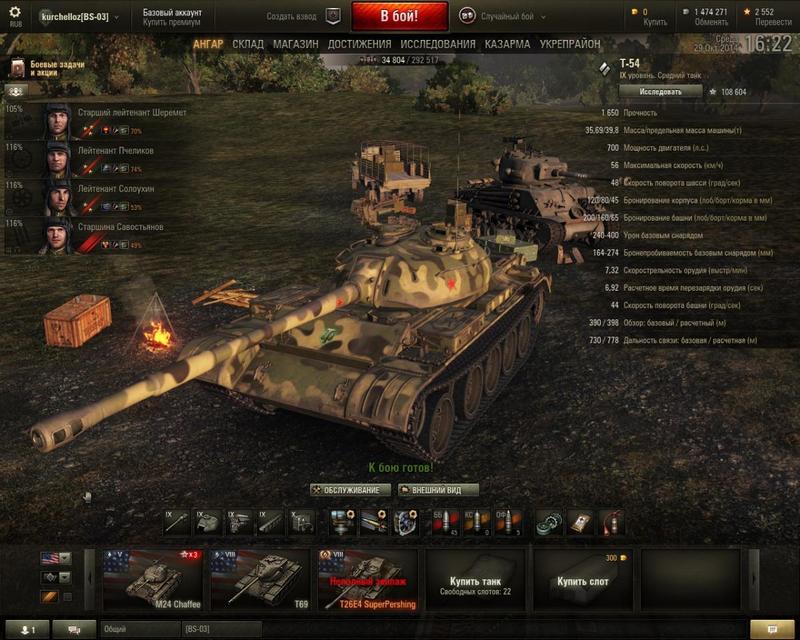This screenshot has width=800, height=640.
Task: Click the Исследовать research button
Action: point(660,91)
